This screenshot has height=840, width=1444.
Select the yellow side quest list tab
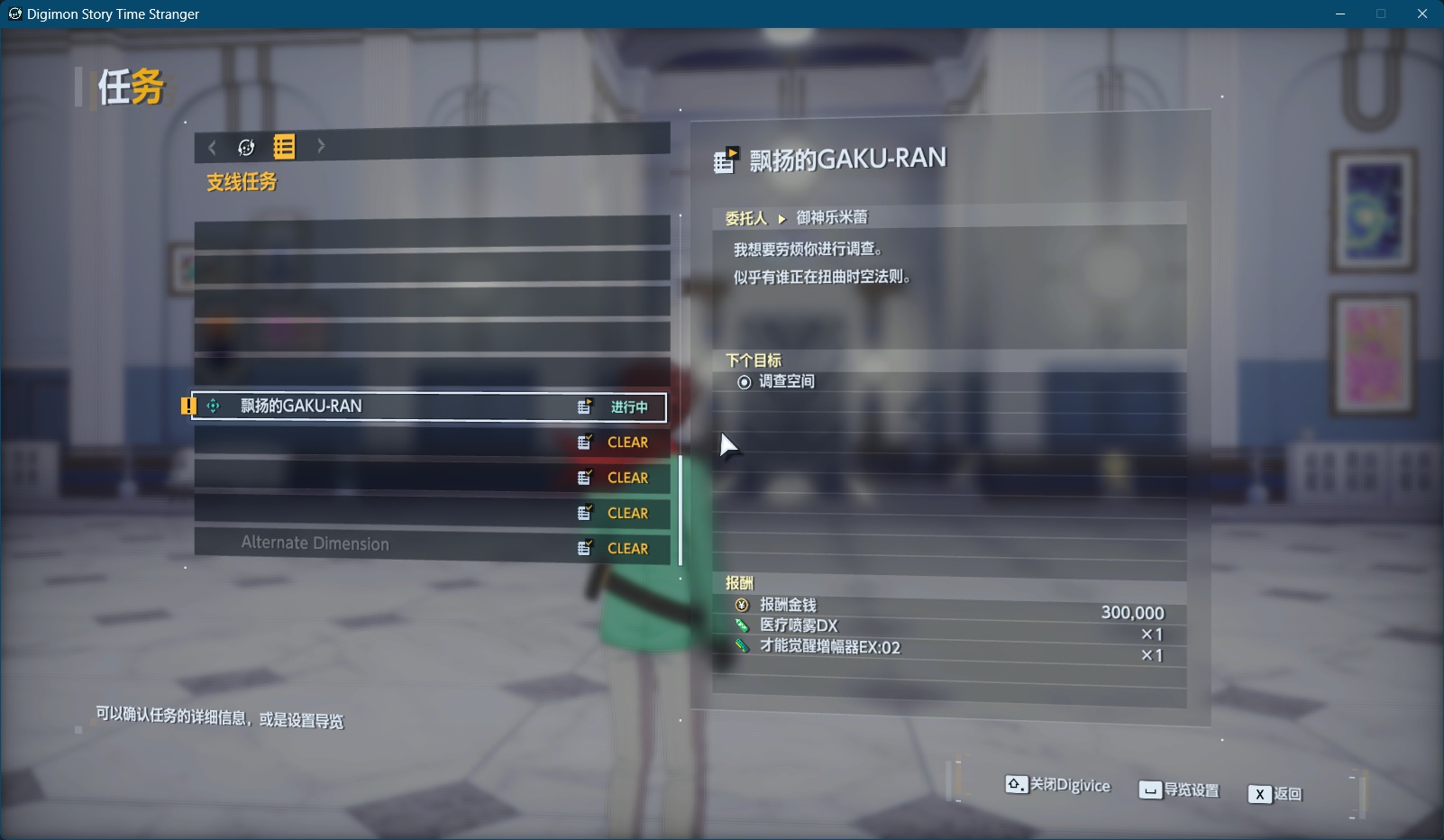pos(284,147)
